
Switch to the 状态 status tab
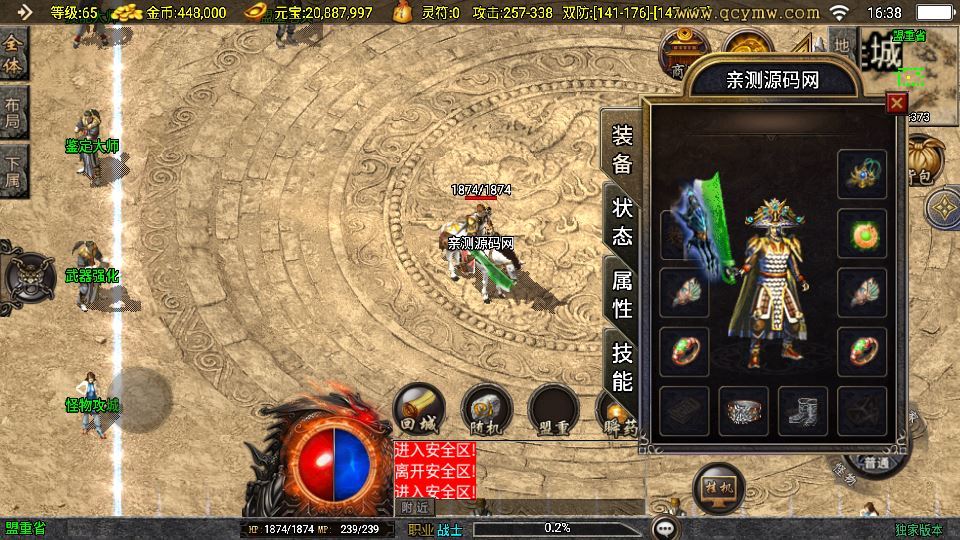click(622, 220)
